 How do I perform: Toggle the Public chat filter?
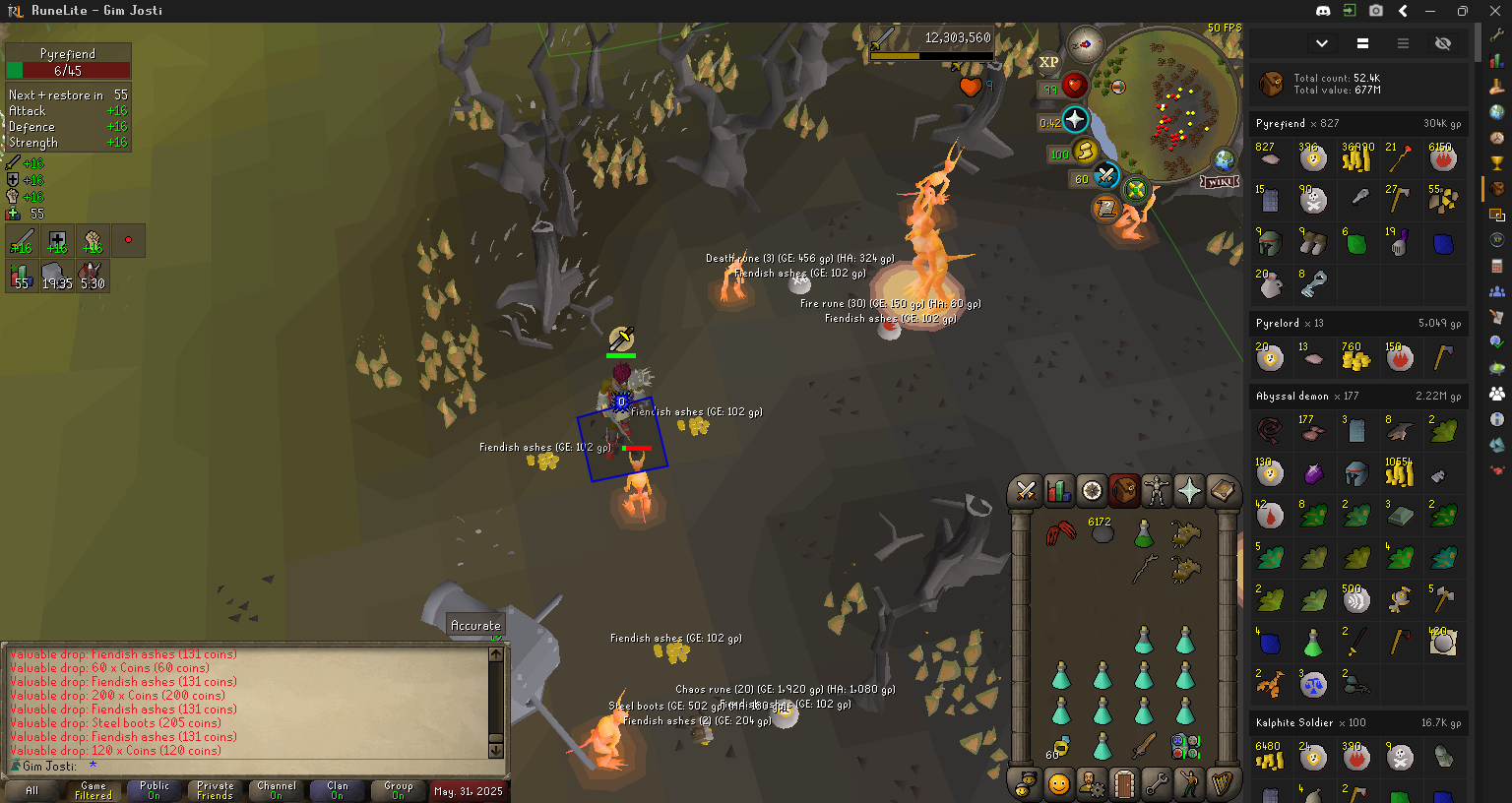click(x=155, y=790)
